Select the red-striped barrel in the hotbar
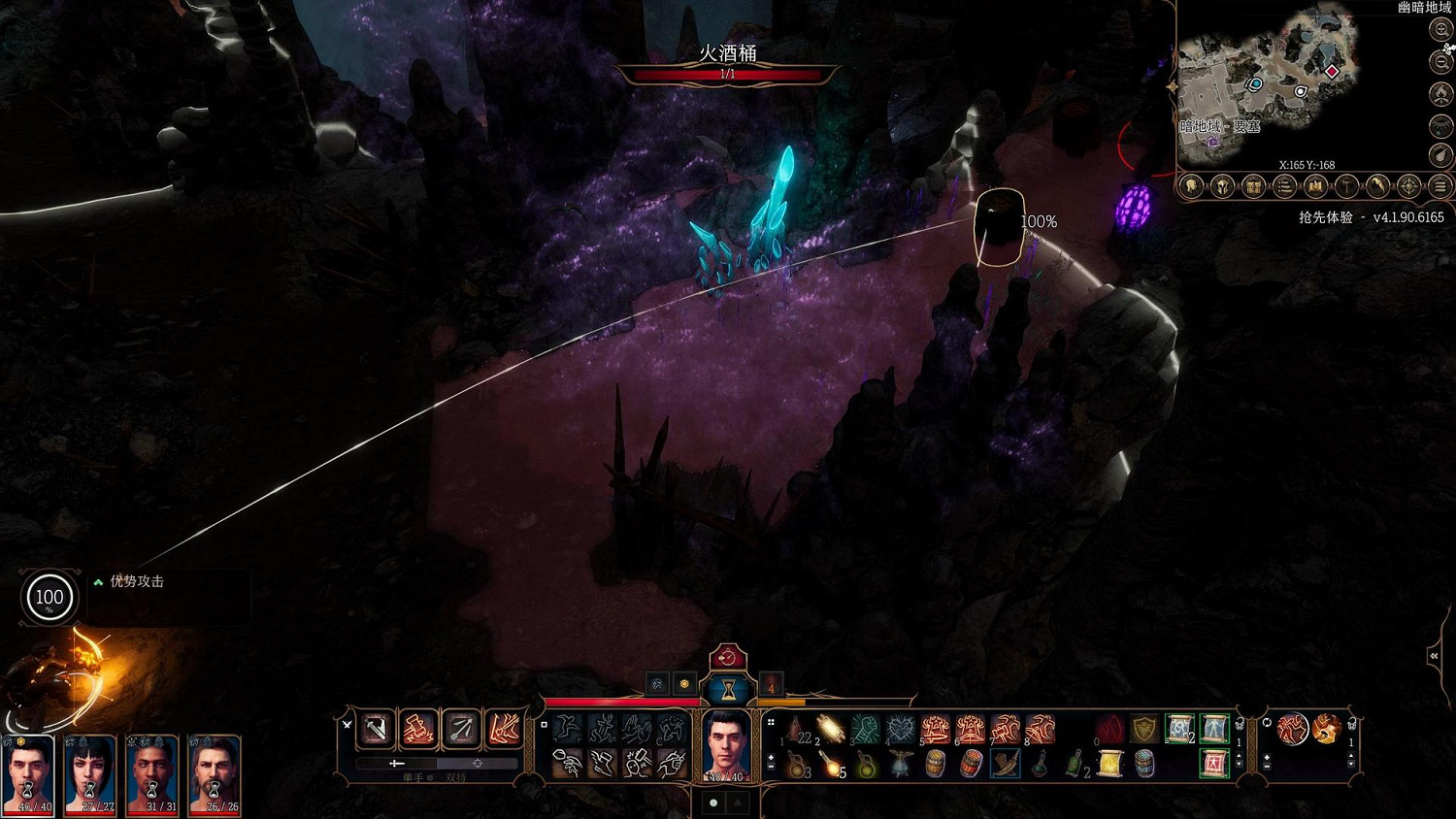Screen dimensions: 1456x819 971,765
